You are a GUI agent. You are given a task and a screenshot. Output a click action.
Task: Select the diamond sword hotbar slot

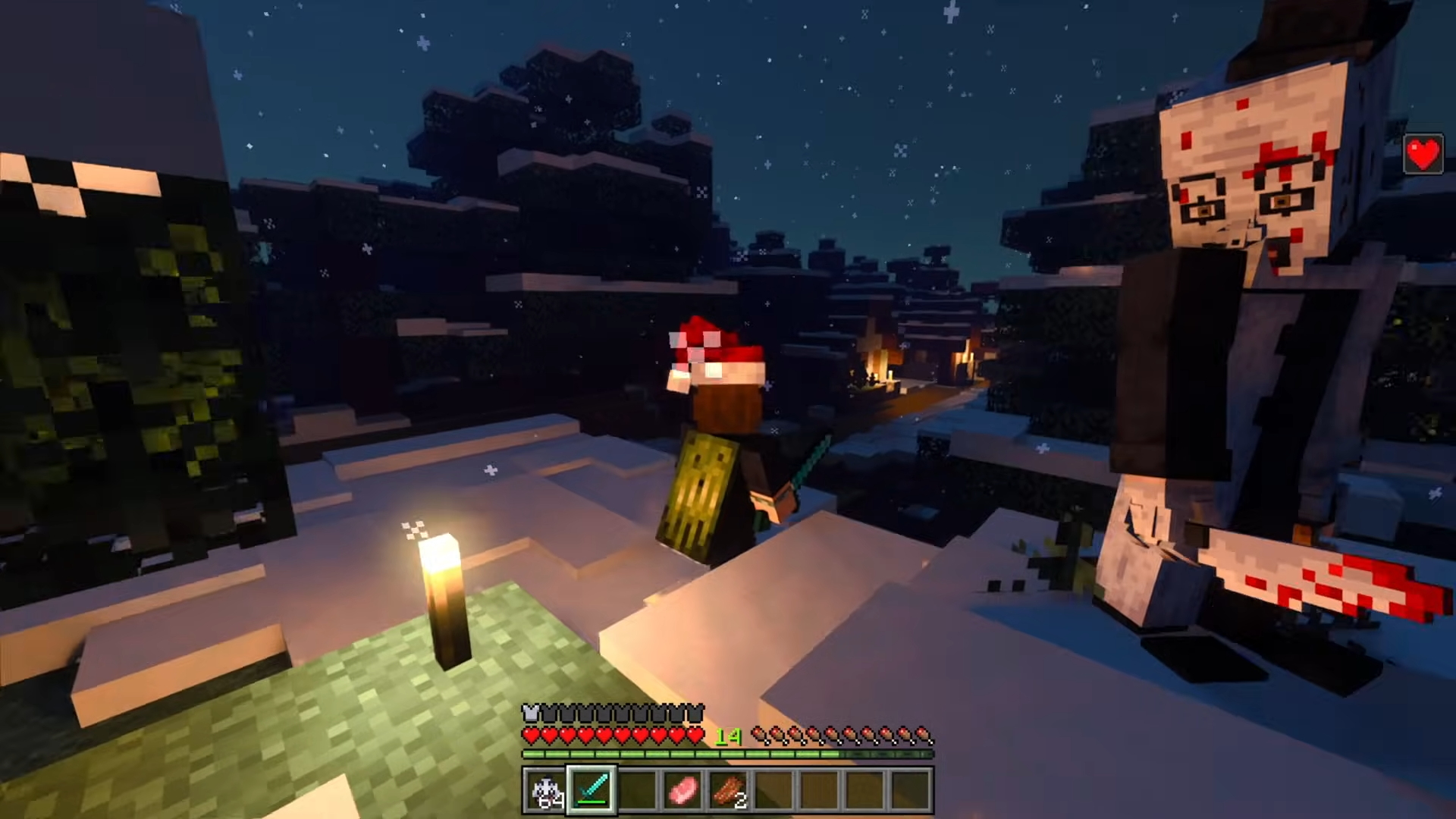click(591, 791)
